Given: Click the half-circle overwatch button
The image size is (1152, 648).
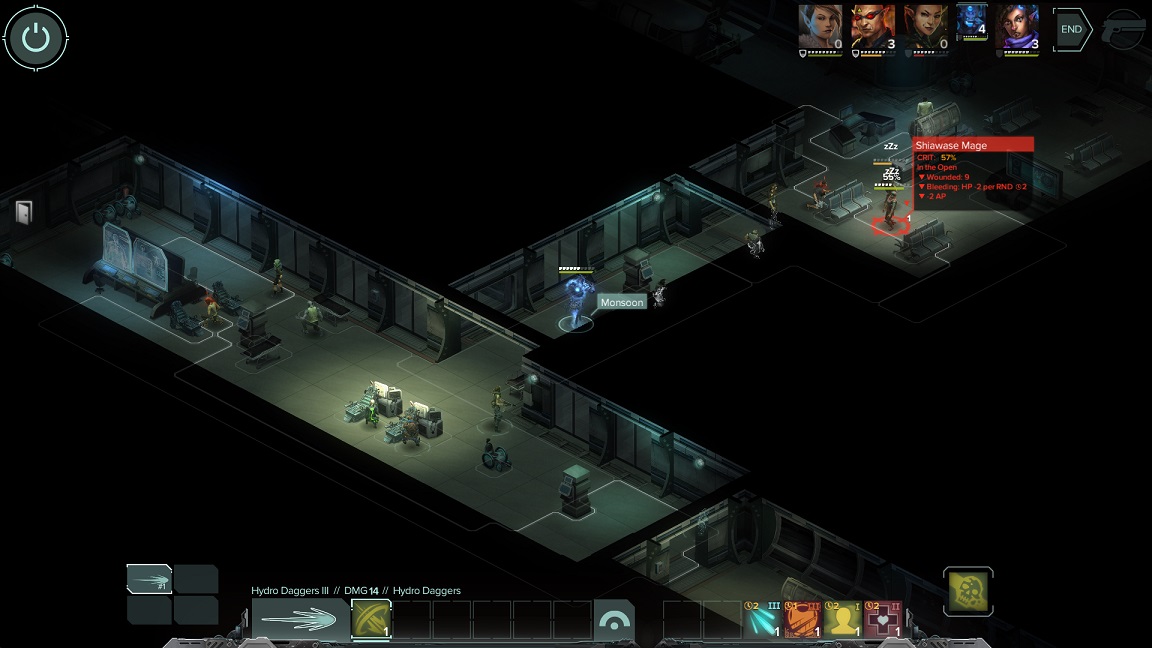Looking at the screenshot, I should click(614, 620).
